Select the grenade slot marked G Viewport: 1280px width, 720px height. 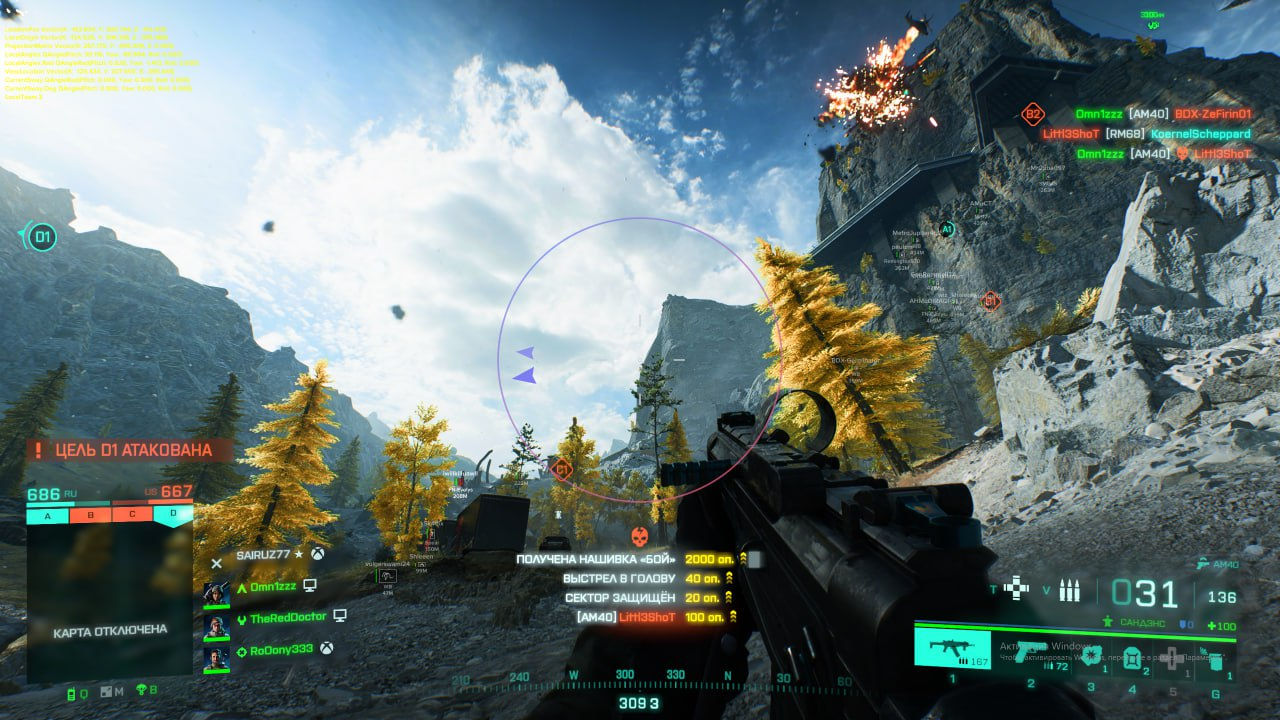[x=1214, y=660]
